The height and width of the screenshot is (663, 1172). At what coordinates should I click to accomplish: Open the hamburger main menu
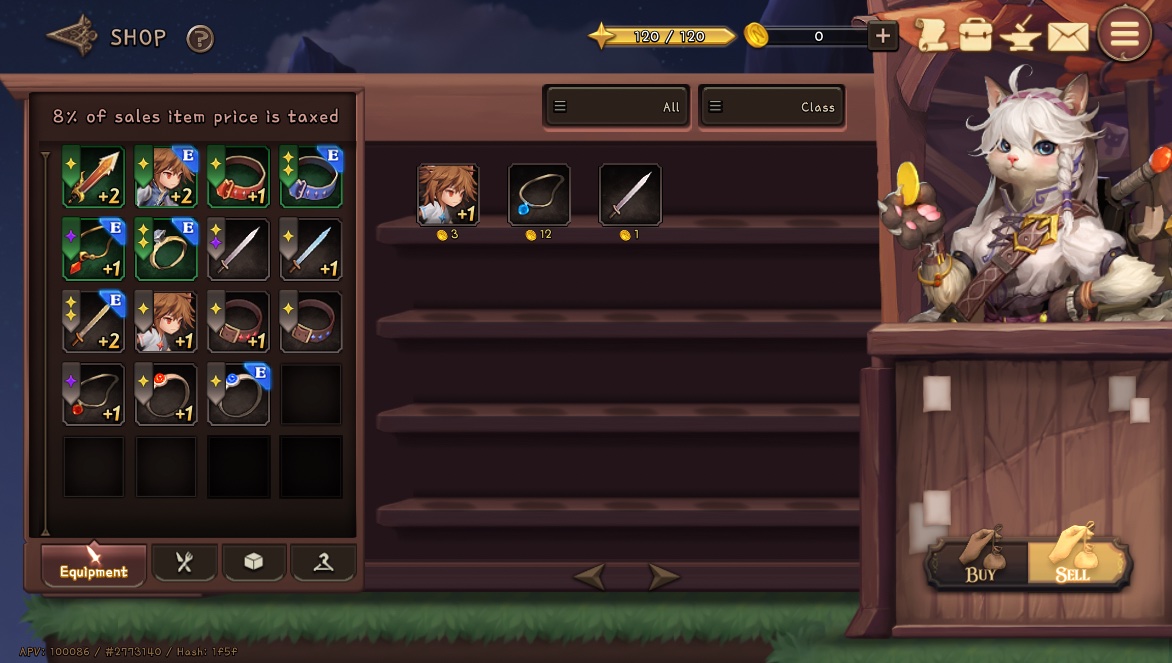(1124, 35)
